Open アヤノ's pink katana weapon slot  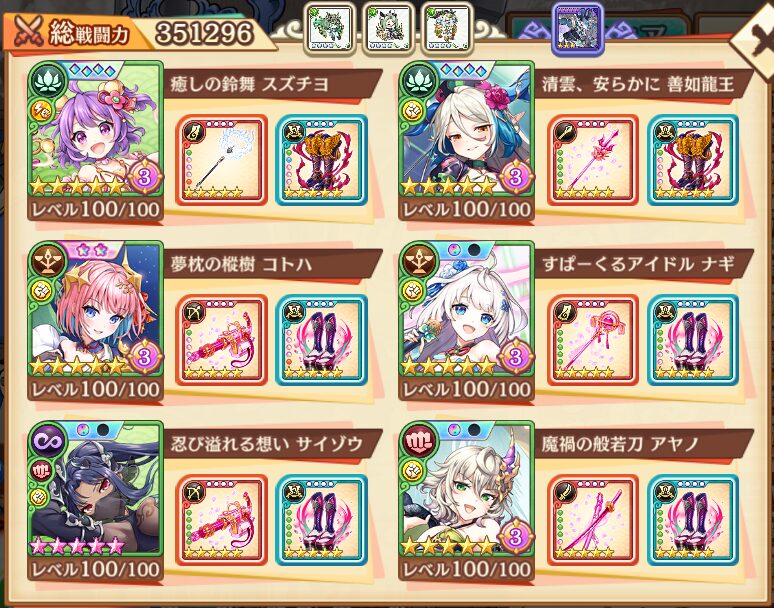coord(593,520)
